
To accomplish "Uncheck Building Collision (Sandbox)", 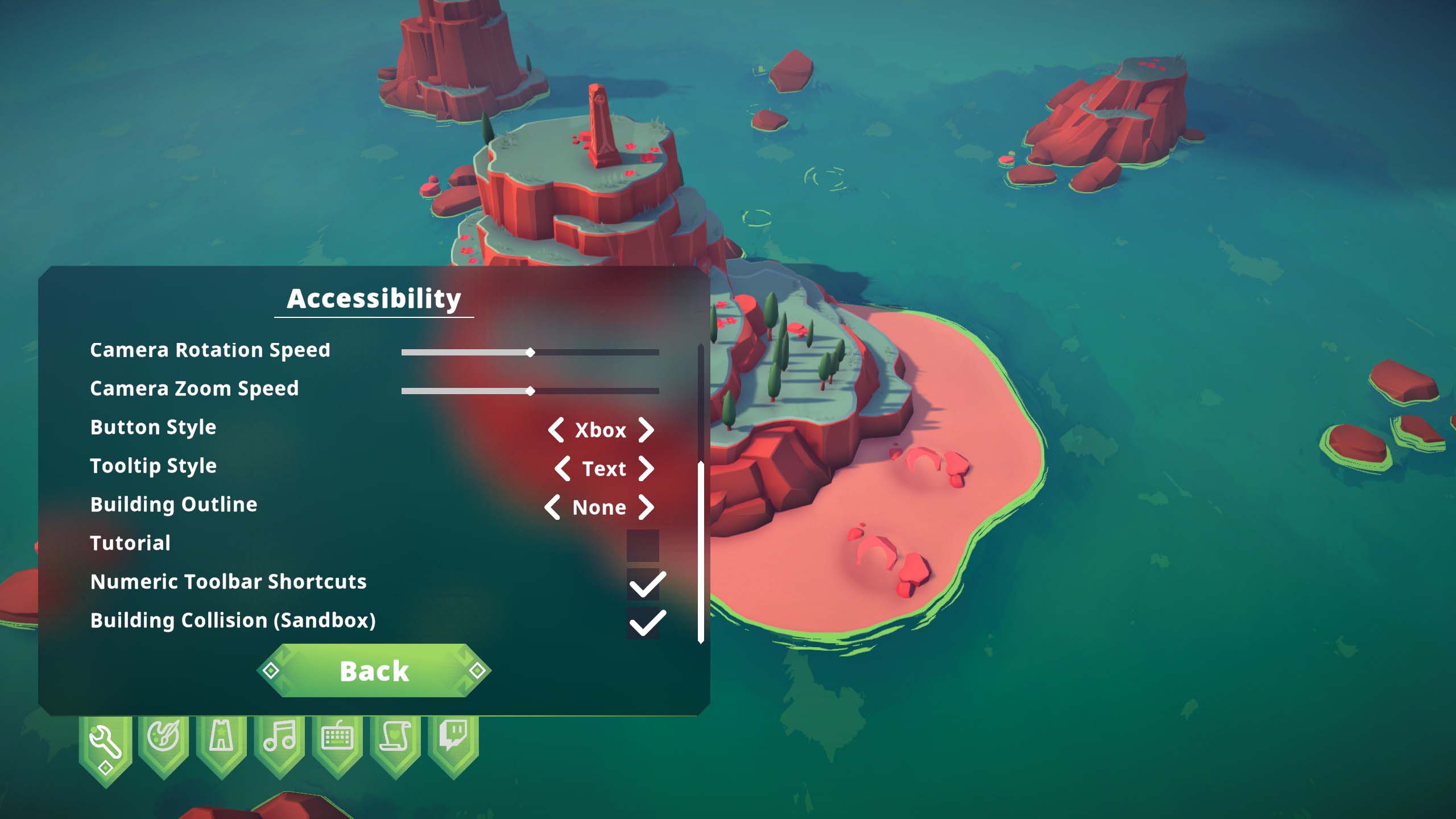I will tap(644, 623).
